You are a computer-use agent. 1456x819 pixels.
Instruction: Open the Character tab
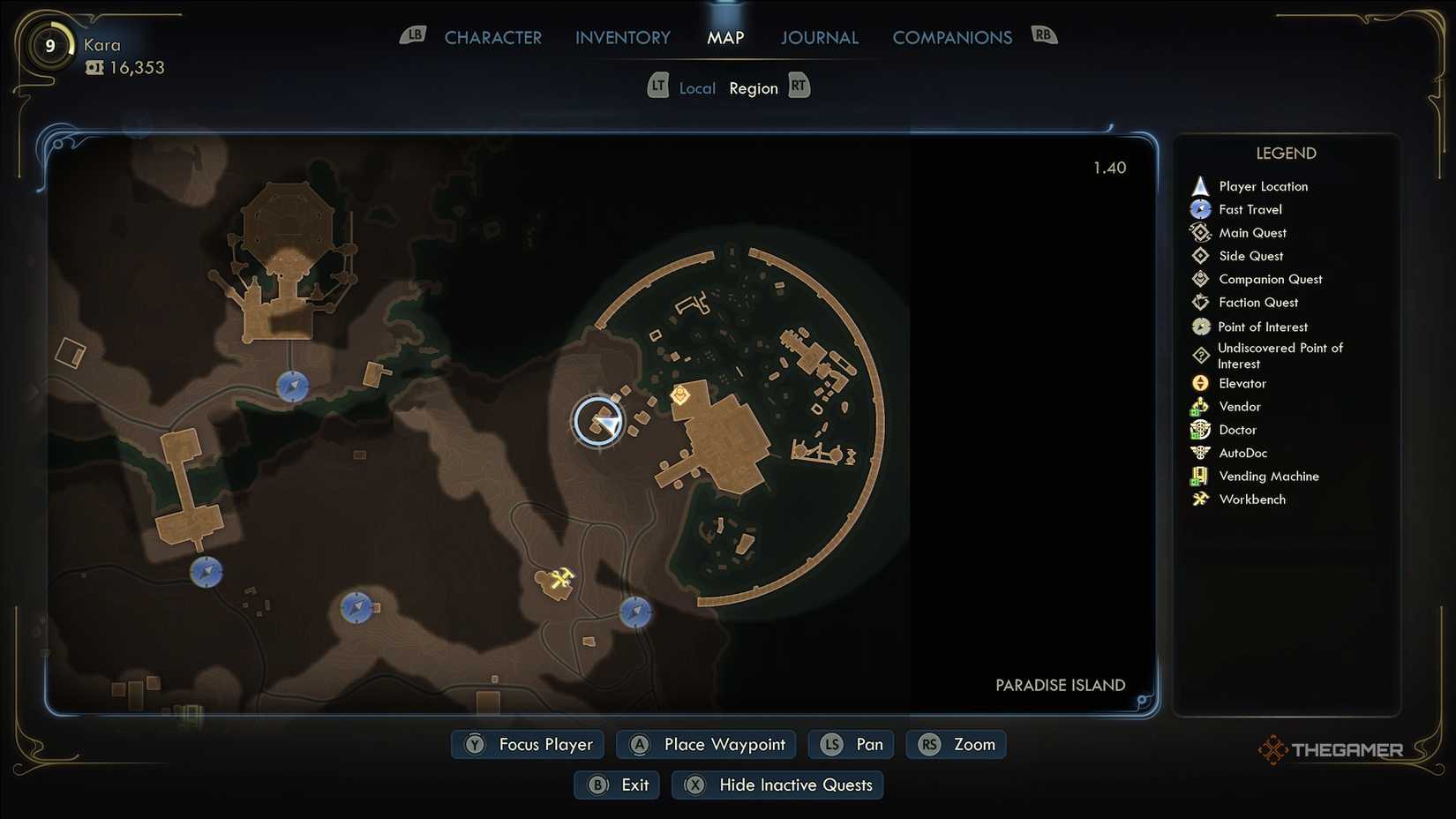tap(492, 37)
